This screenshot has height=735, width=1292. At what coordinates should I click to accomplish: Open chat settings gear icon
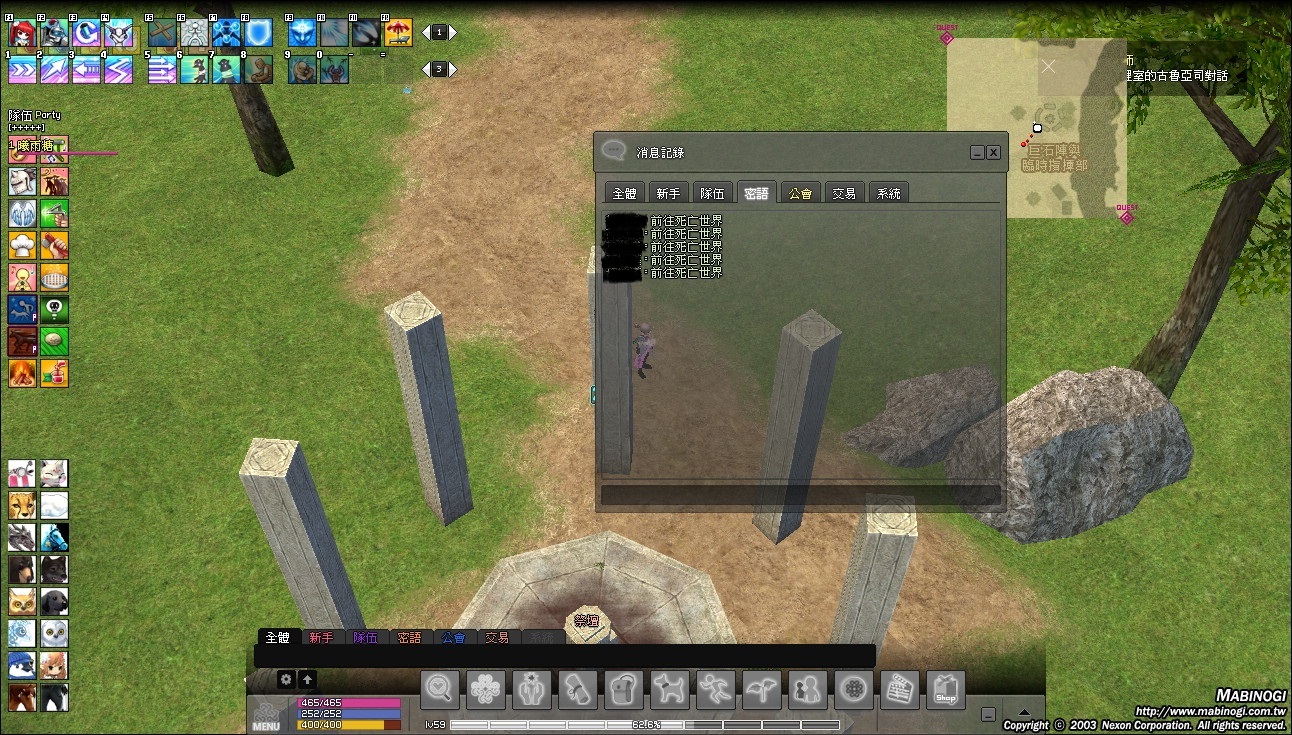pos(286,679)
